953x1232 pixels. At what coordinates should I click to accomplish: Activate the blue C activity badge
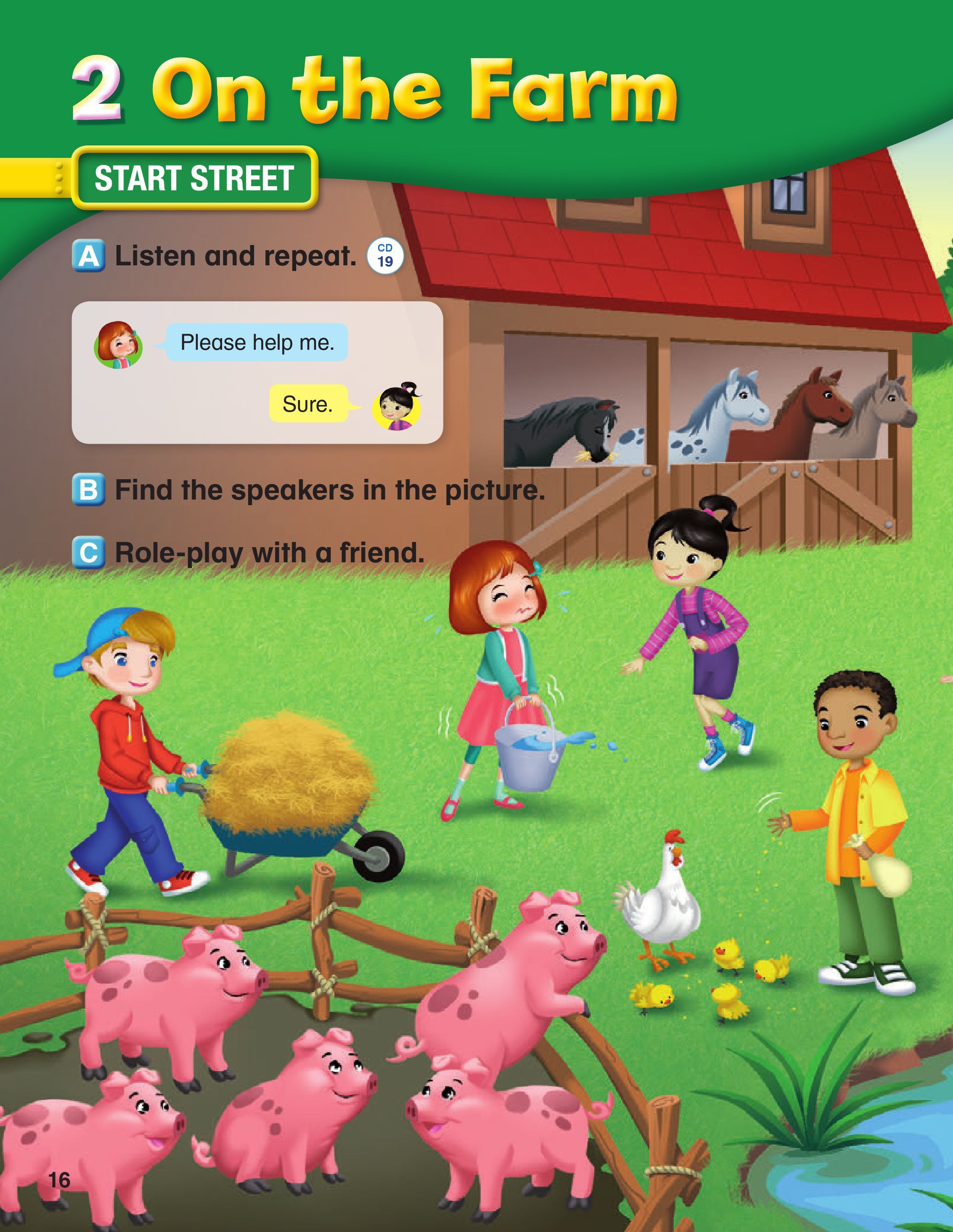(89, 551)
